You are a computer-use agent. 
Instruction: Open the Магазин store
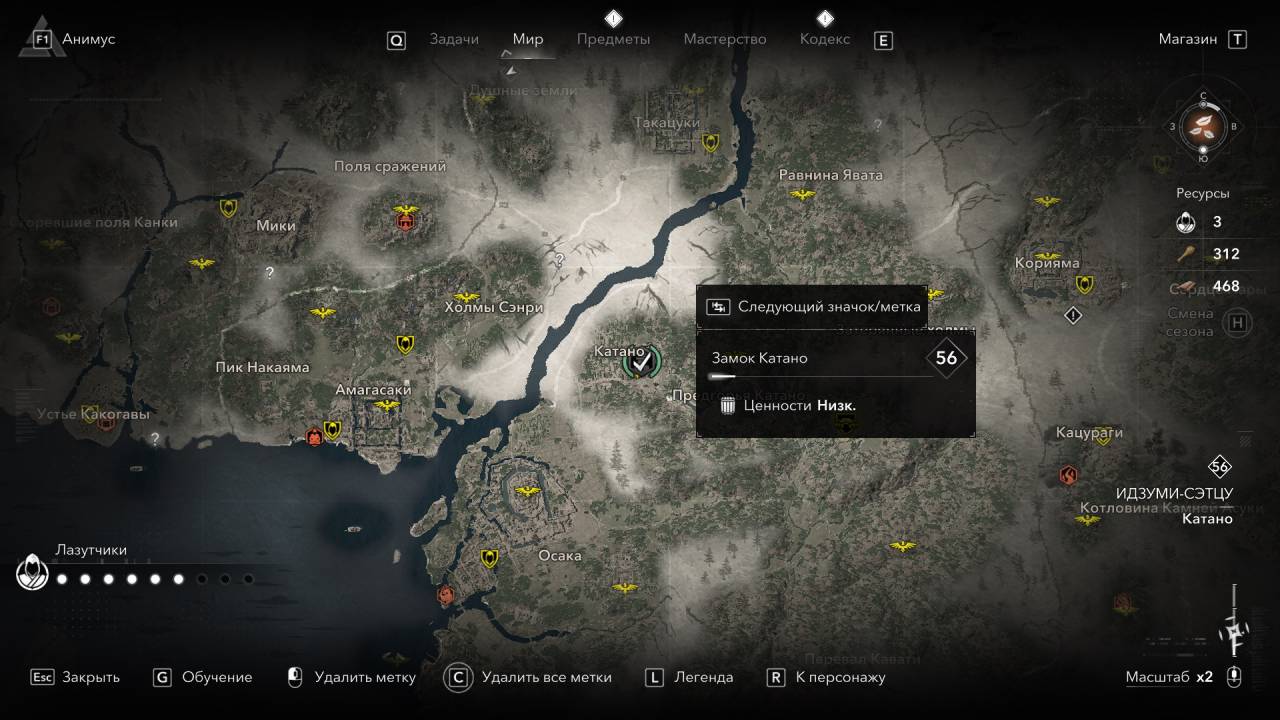pyautogui.click(x=1188, y=39)
